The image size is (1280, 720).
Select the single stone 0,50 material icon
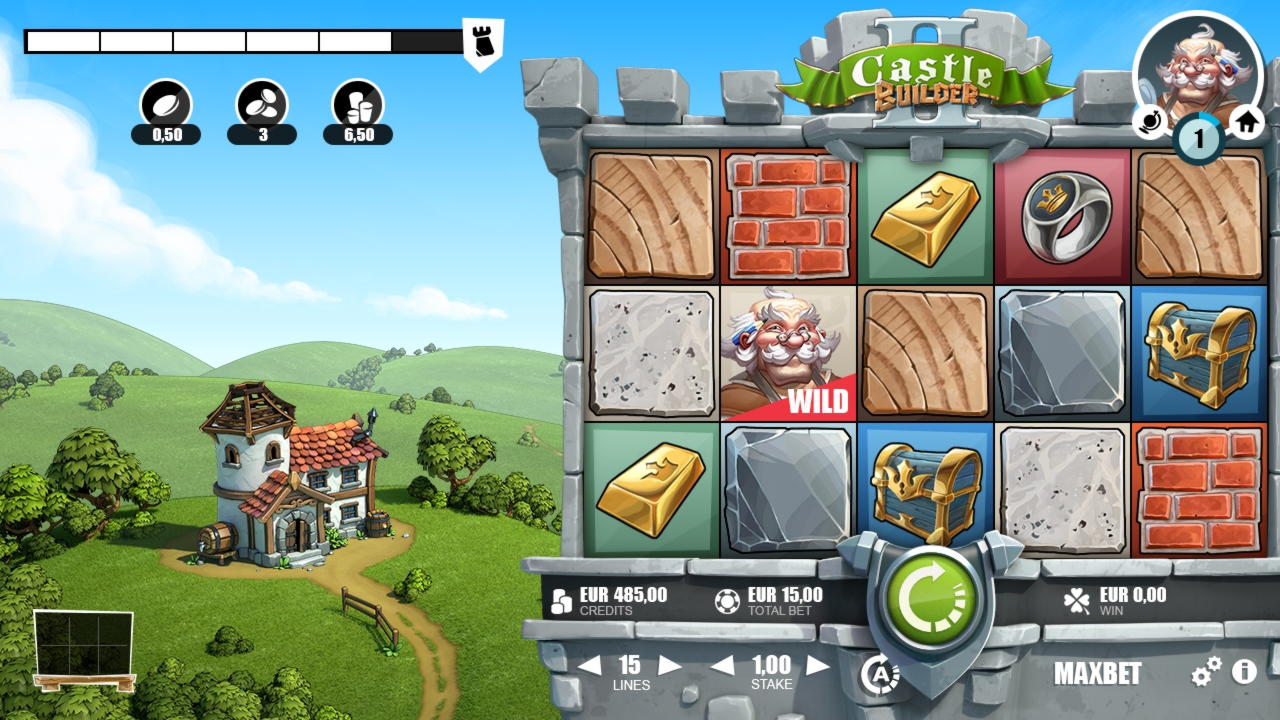pyautogui.click(x=166, y=104)
